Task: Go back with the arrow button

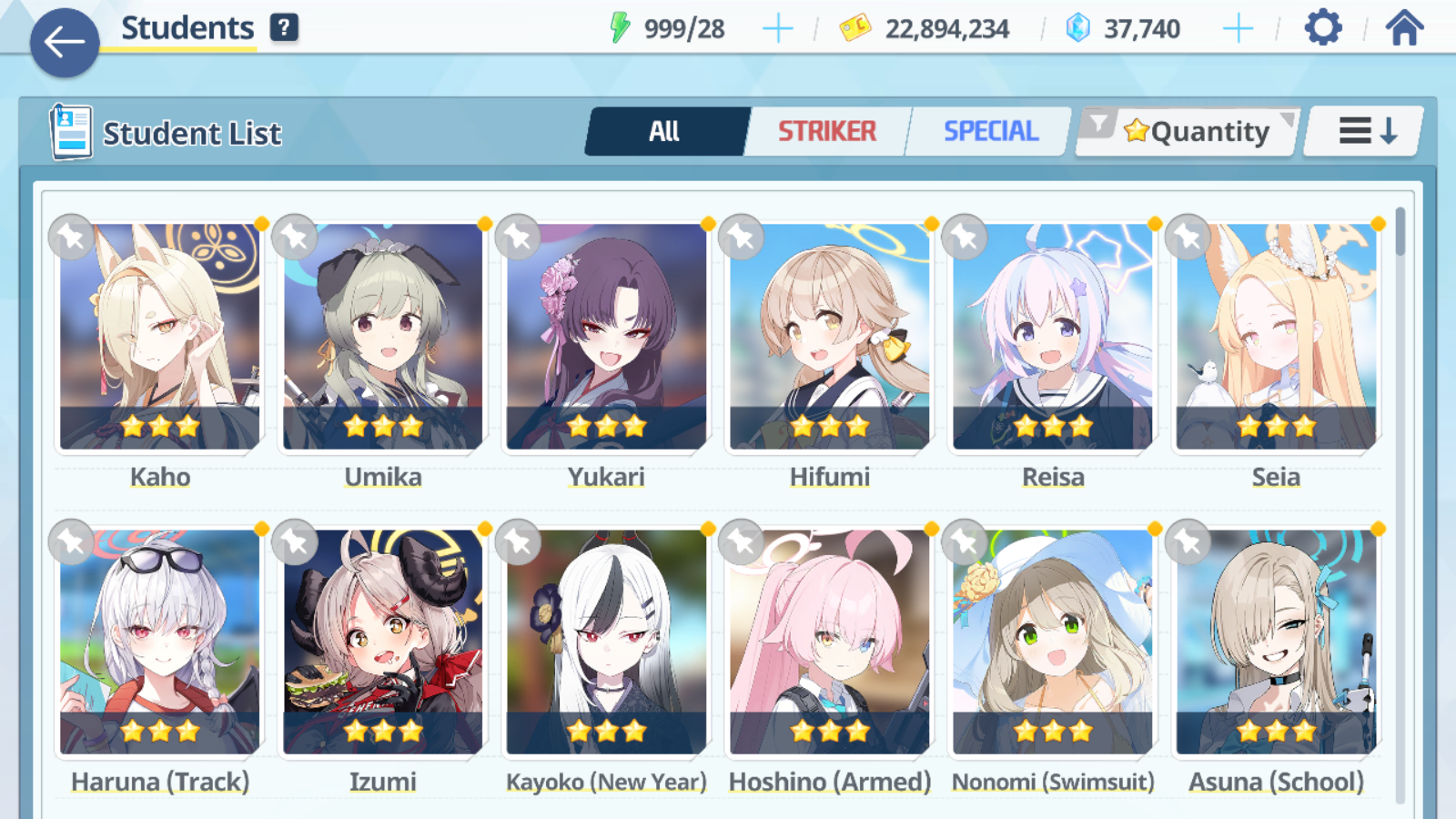Action: coord(65,42)
